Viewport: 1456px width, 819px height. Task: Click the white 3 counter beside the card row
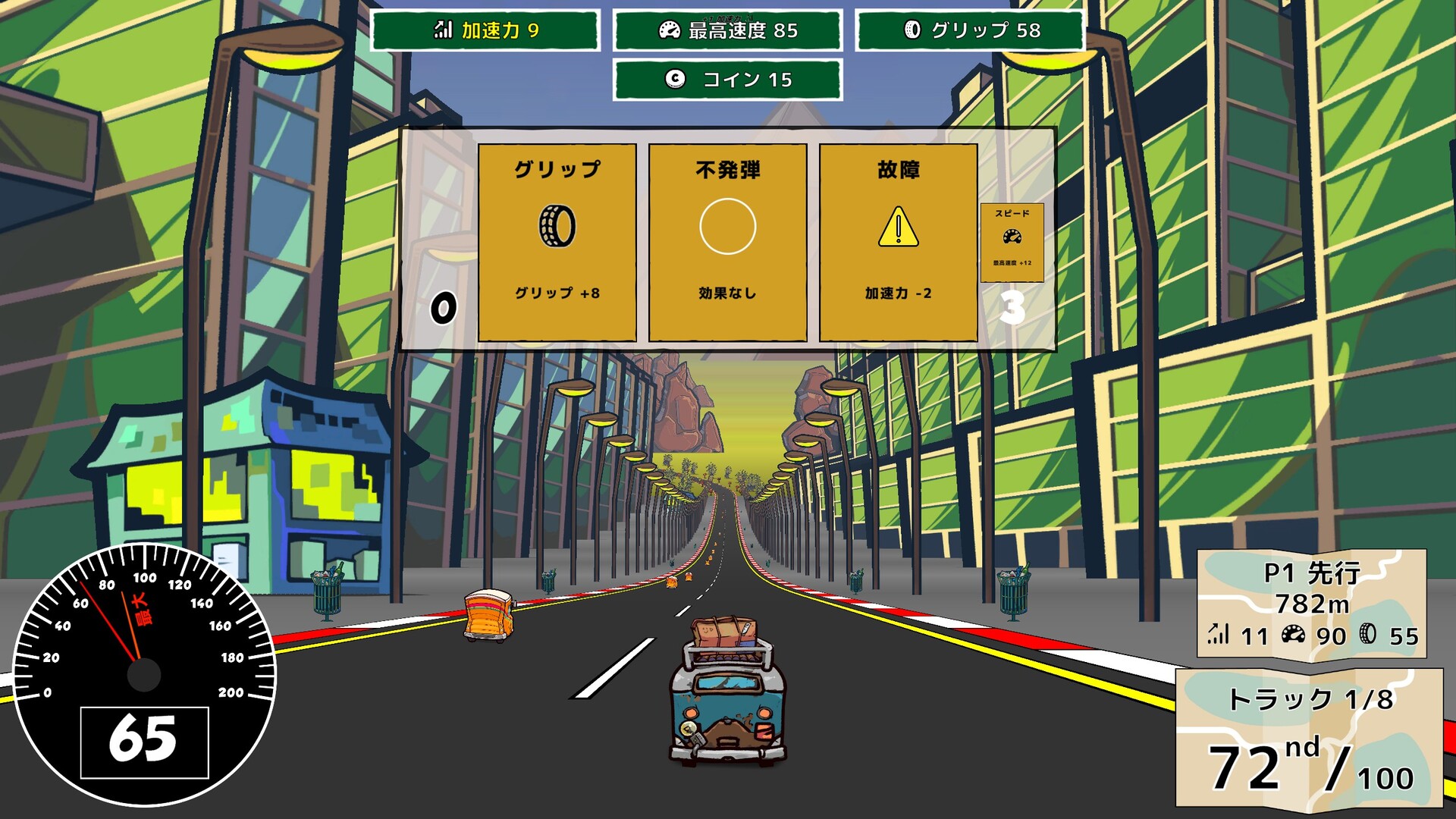pos(1013,307)
